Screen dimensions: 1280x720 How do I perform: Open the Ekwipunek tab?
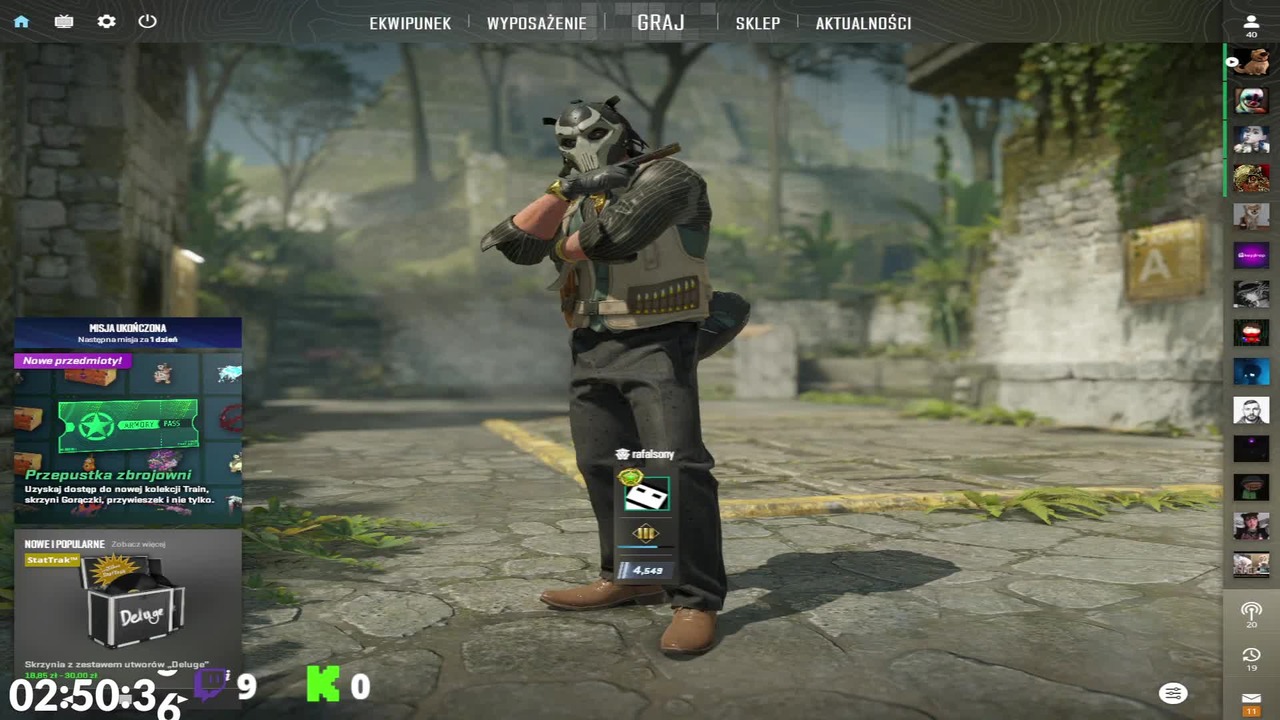coord(410,23)
